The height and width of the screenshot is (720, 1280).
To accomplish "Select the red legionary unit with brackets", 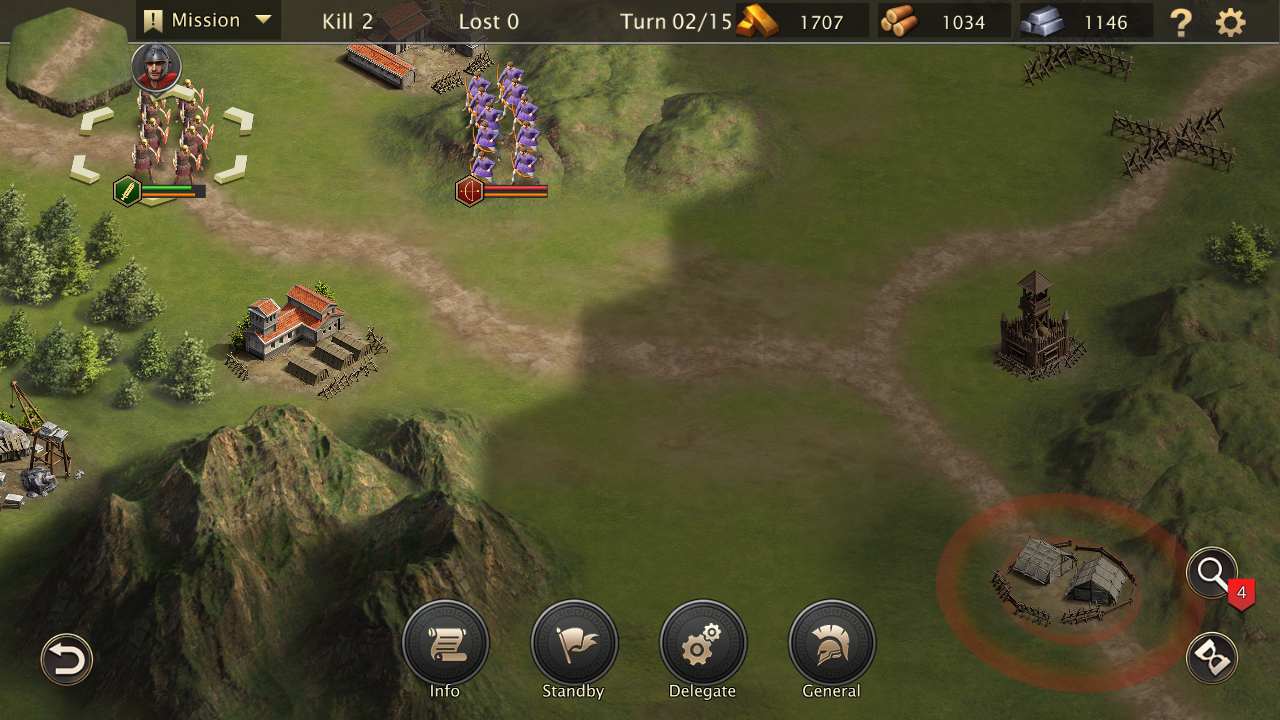I will tap(166, 140).
